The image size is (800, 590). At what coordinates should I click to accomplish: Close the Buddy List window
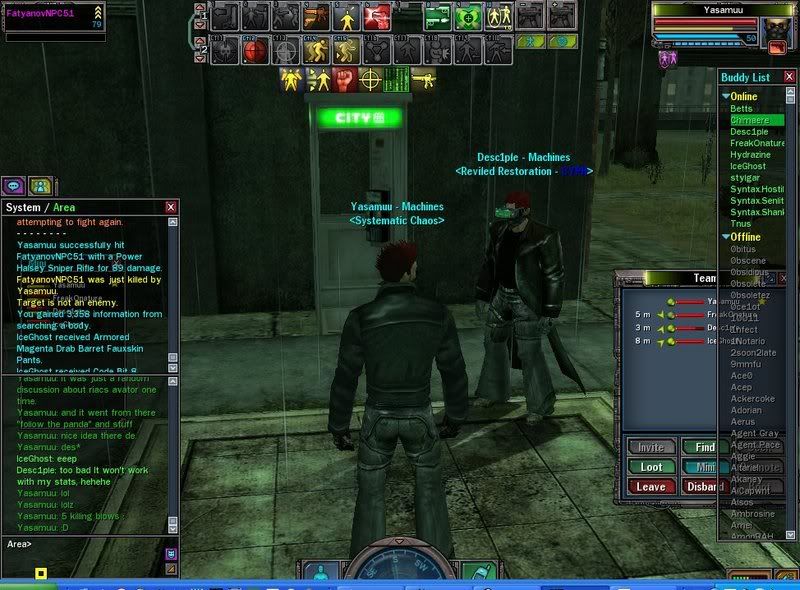click(x=790, y=77)
